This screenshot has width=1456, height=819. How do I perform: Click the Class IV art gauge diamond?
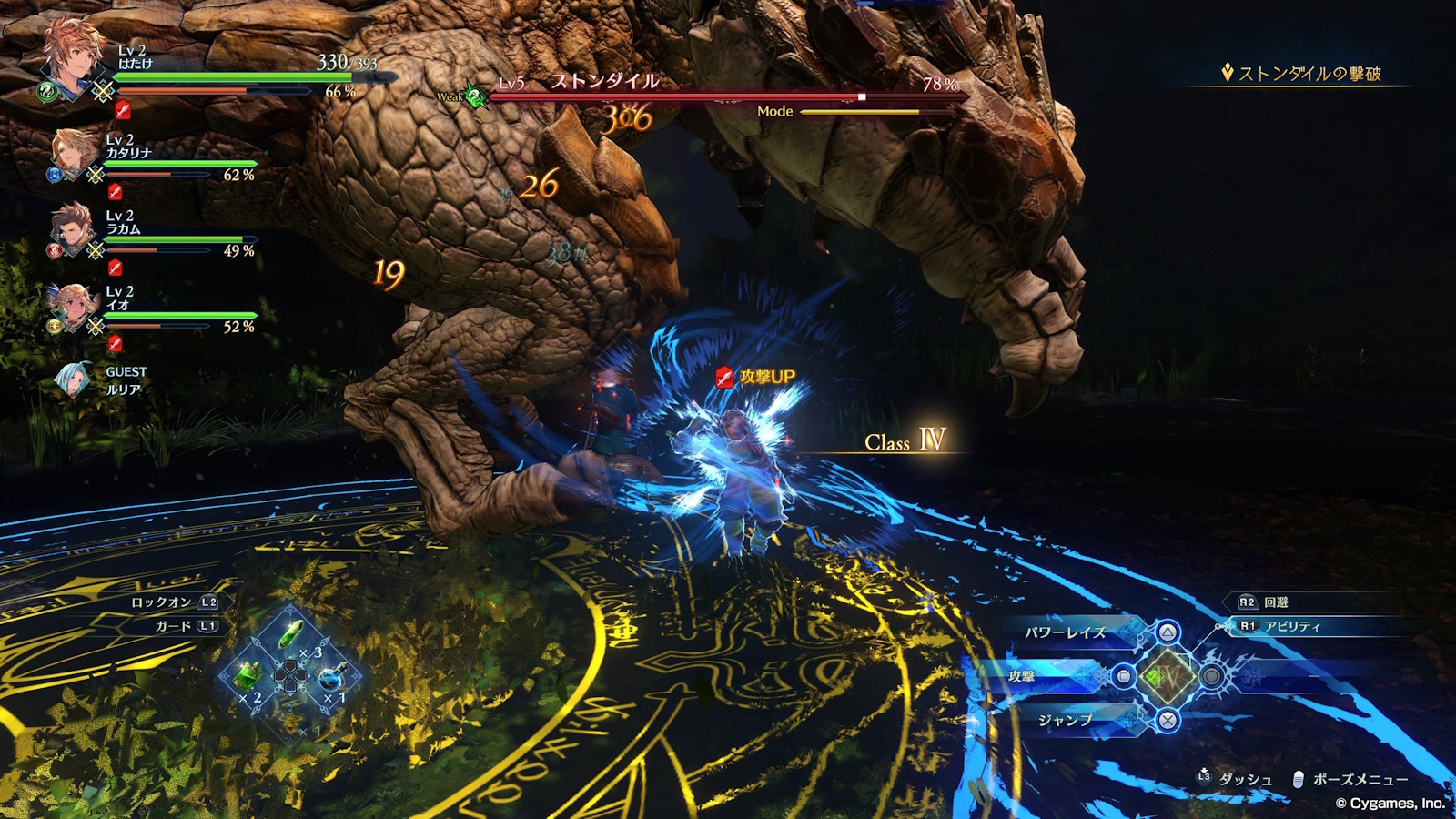click(1167, 676)
